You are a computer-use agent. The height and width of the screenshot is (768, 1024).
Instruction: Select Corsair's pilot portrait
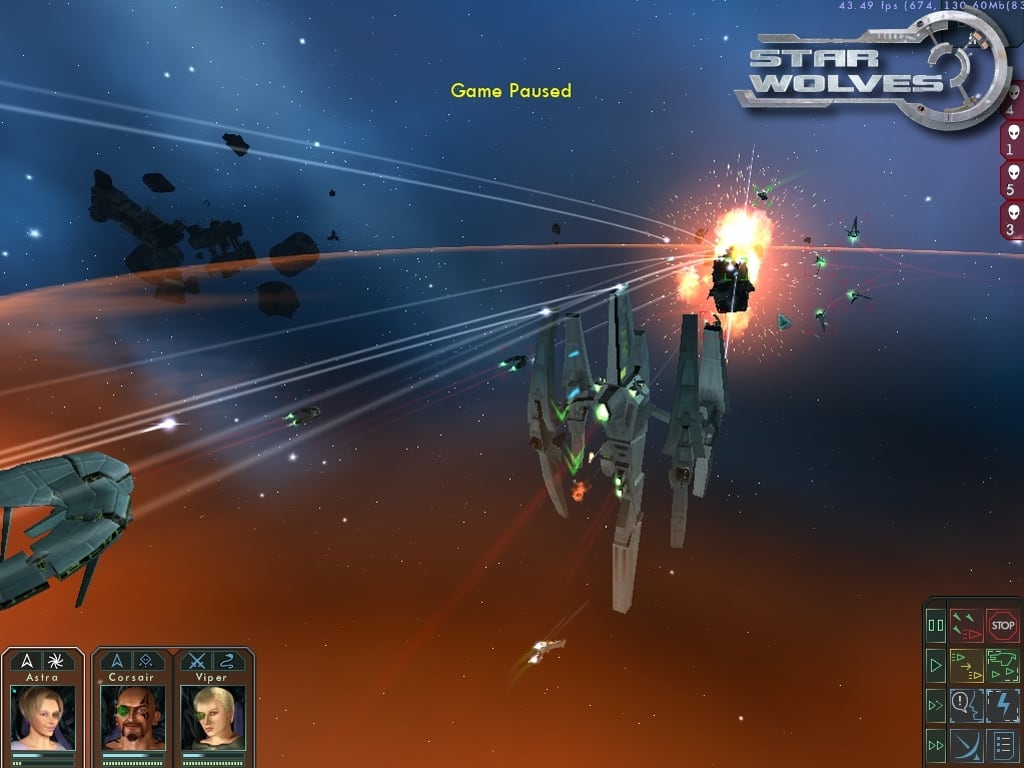(133, 716)
